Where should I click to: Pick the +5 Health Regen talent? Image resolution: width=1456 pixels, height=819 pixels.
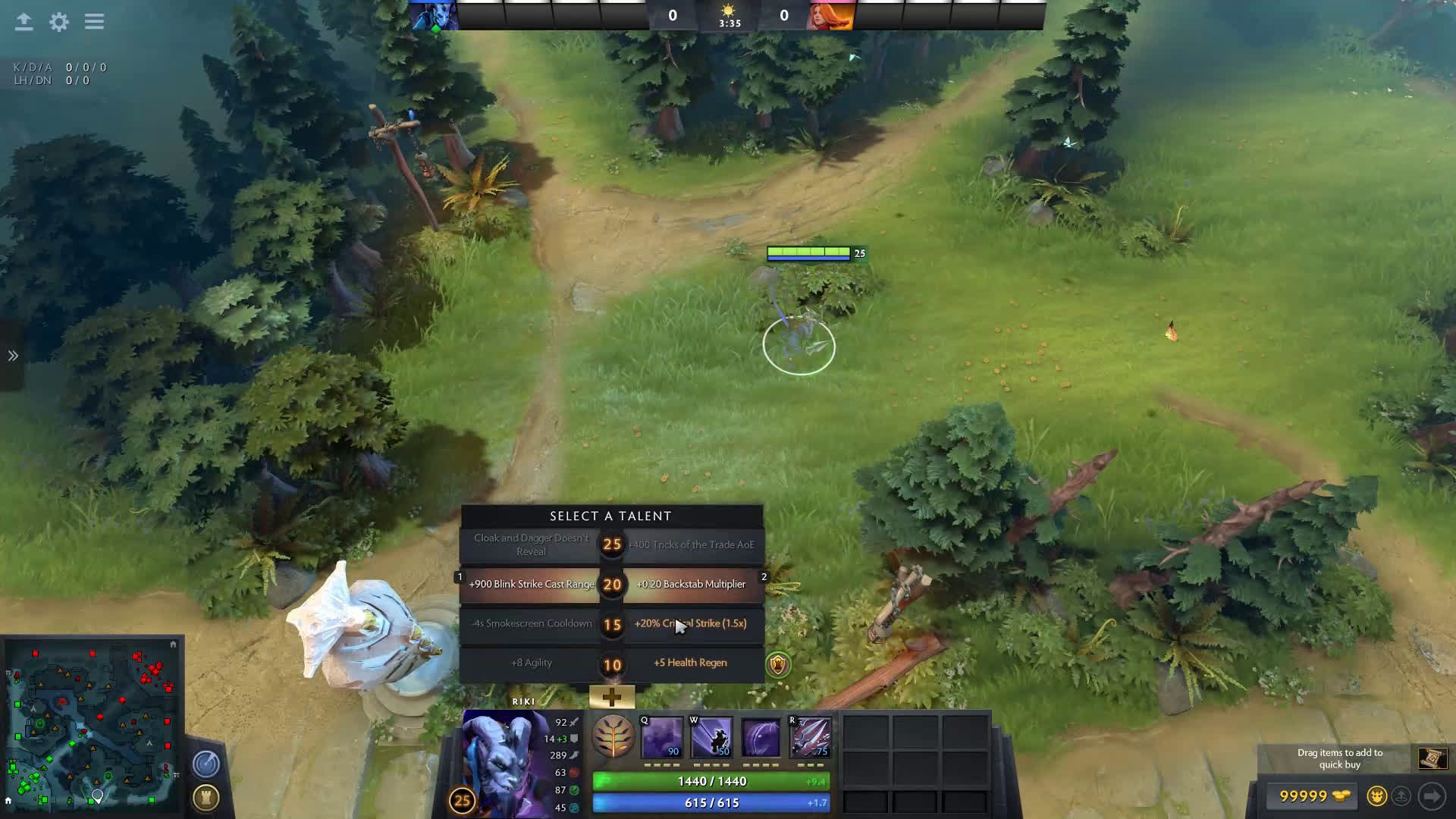point(690,664)
